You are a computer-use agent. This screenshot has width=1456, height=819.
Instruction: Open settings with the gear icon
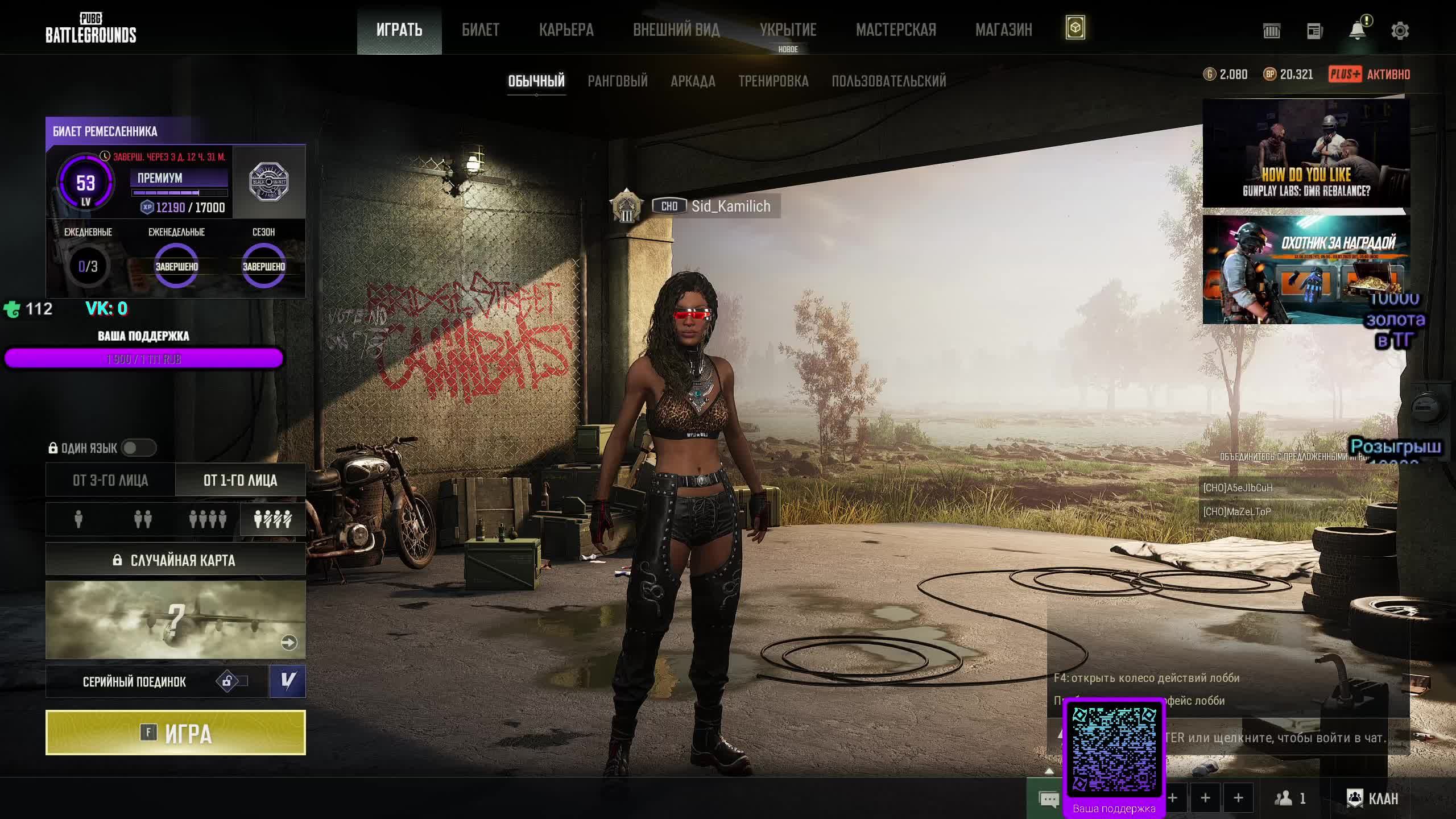click(1400, 31)
